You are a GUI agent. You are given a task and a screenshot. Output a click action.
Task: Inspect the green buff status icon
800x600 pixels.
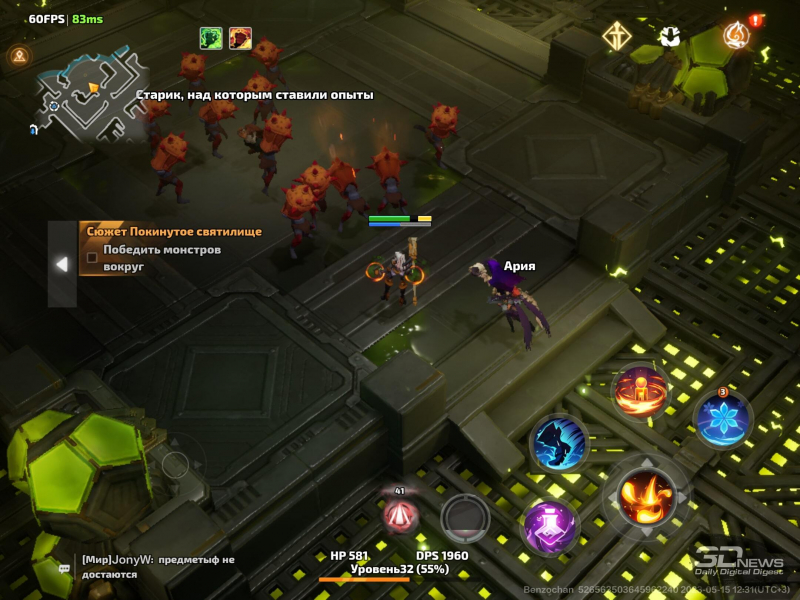coord(211,38)
